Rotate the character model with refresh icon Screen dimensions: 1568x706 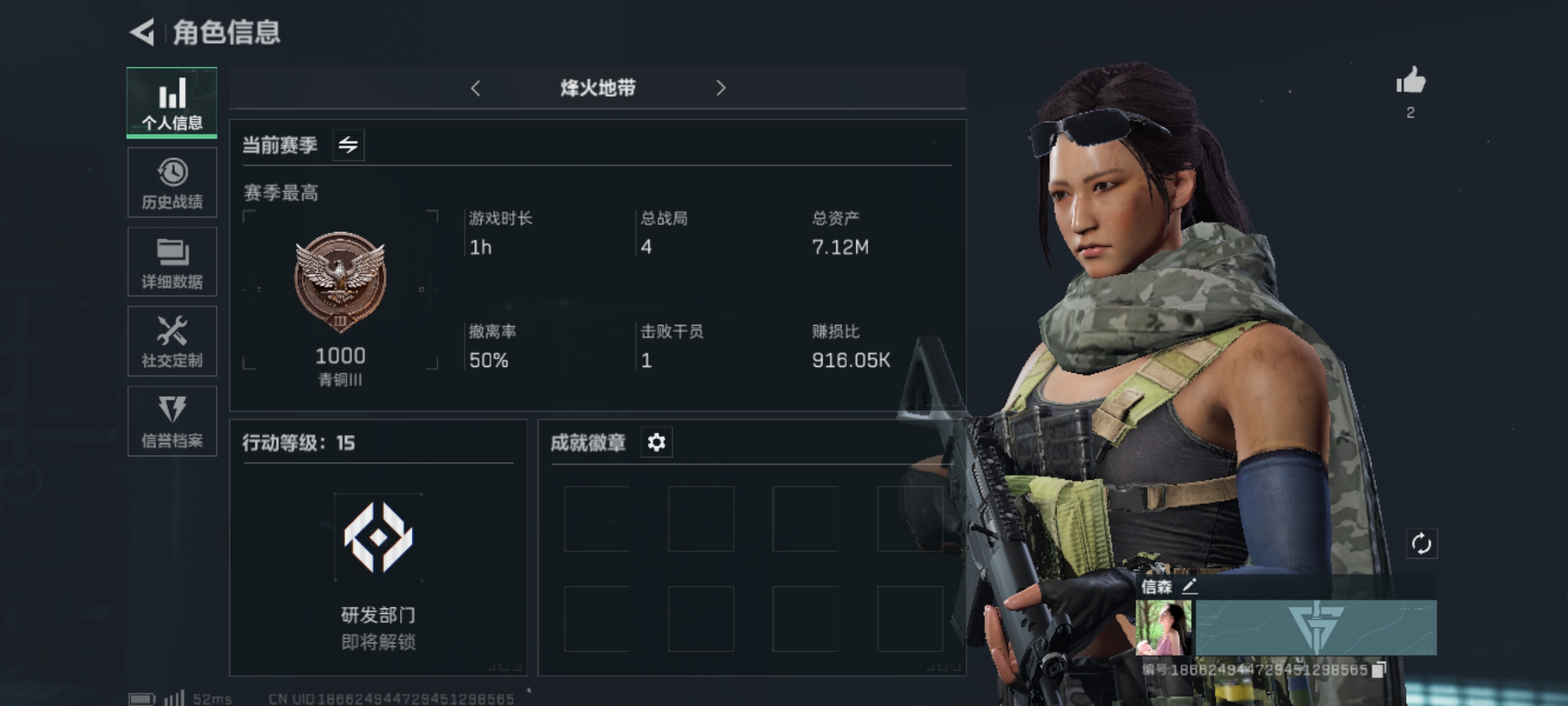(1421, 544)
